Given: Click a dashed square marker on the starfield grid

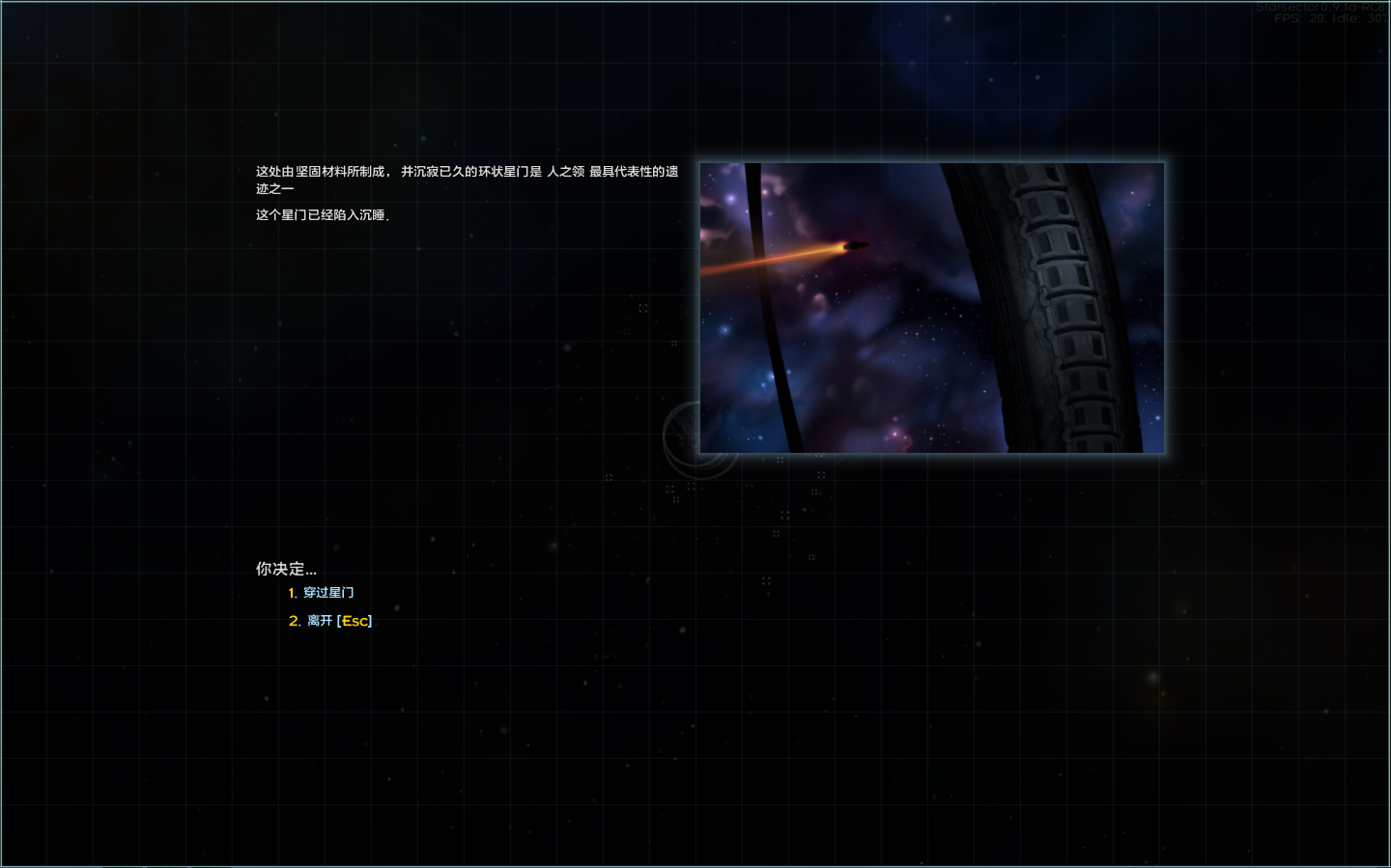Looking at the screenshot, I should click(x=823, y=473).
